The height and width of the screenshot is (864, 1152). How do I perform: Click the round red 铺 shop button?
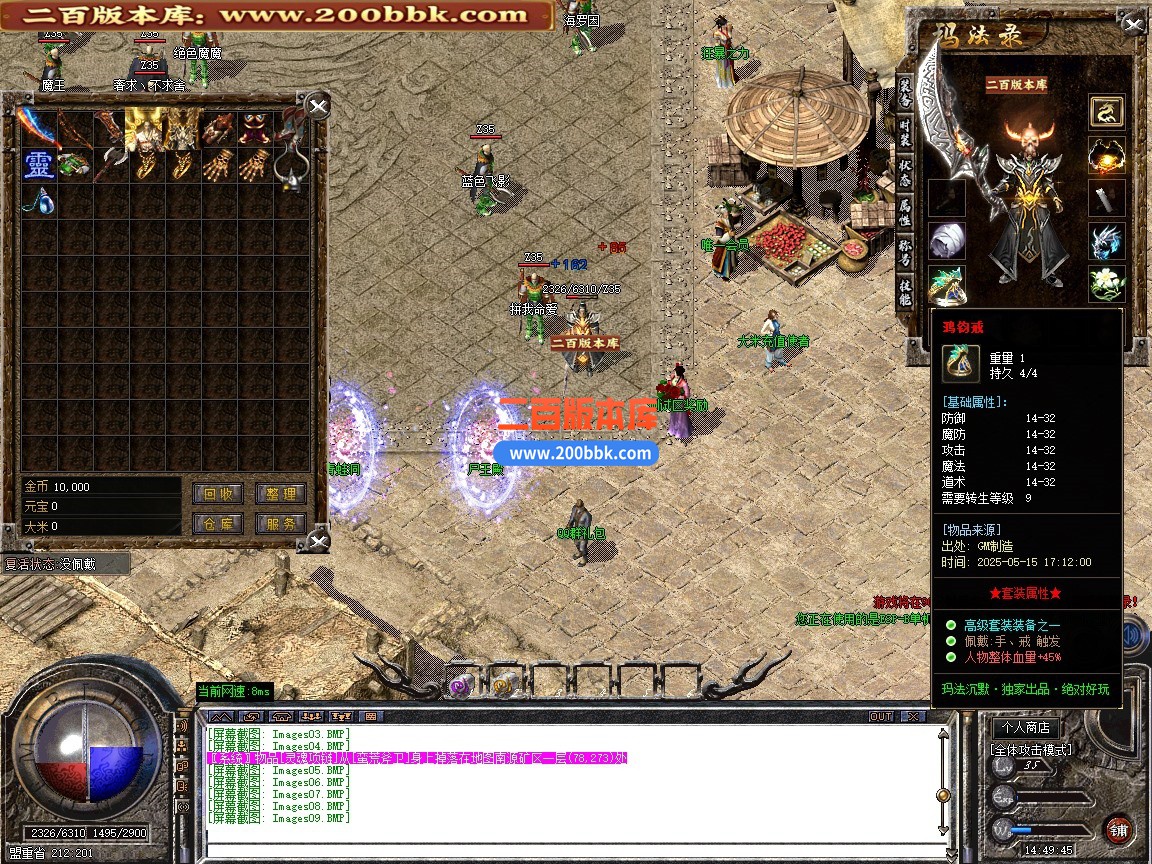tap(1118, 829)
